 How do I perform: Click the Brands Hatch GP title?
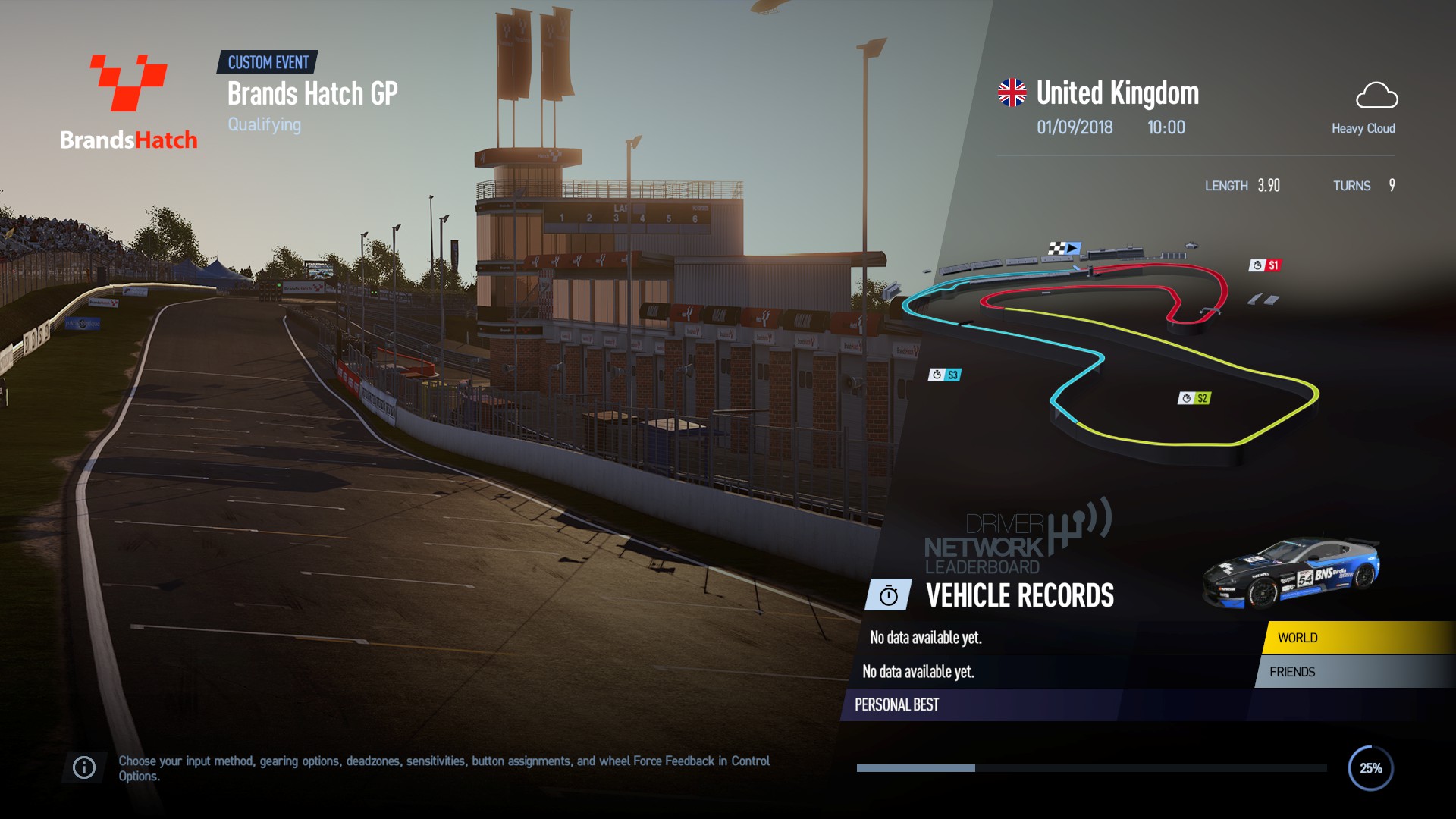[x=312, y=94]
